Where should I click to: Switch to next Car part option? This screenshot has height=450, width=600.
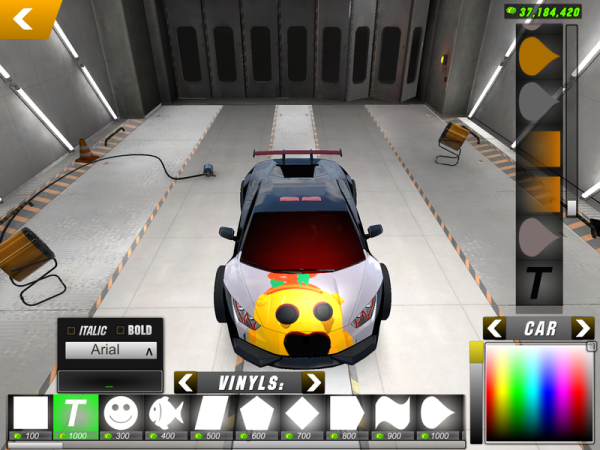click(x=582, y=328)
